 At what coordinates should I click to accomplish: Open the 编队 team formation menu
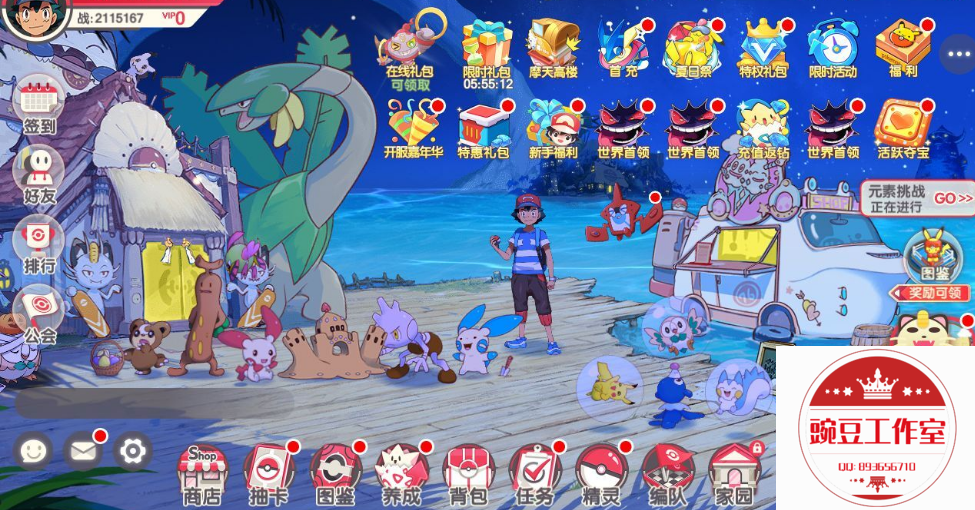coord(666,473)
